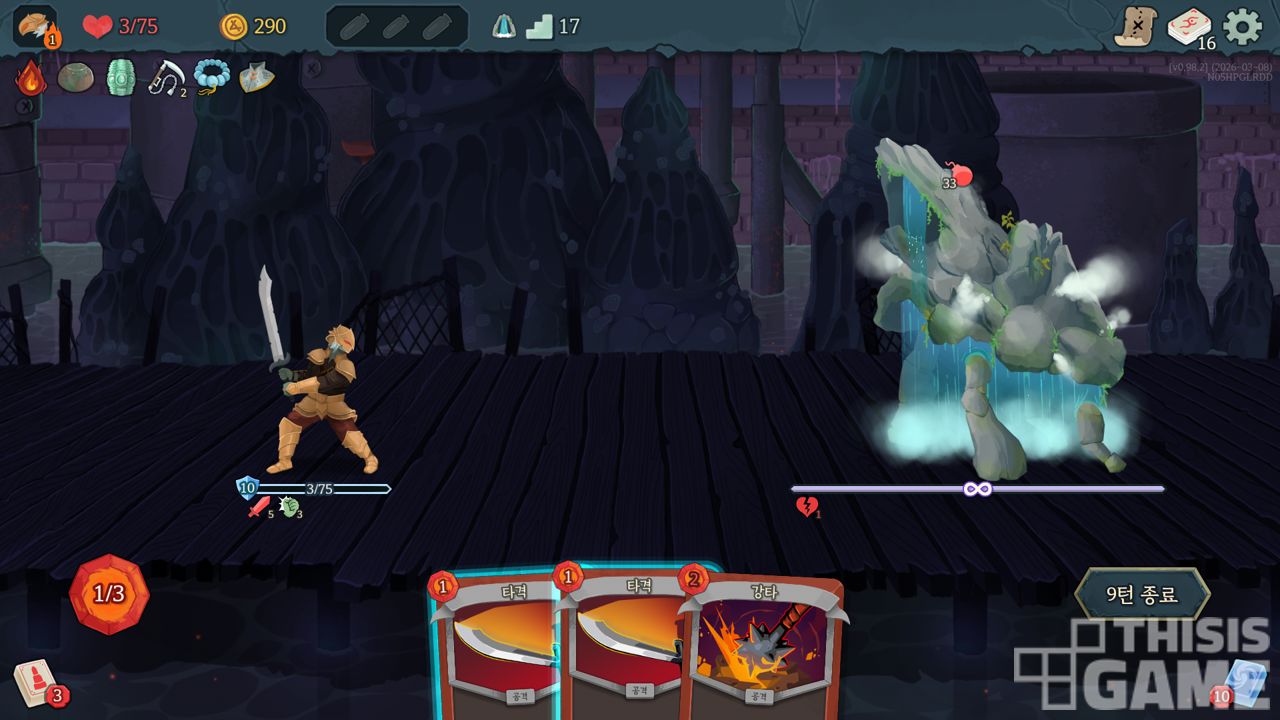Show the draw pile with 3 cards

(37, 684)
